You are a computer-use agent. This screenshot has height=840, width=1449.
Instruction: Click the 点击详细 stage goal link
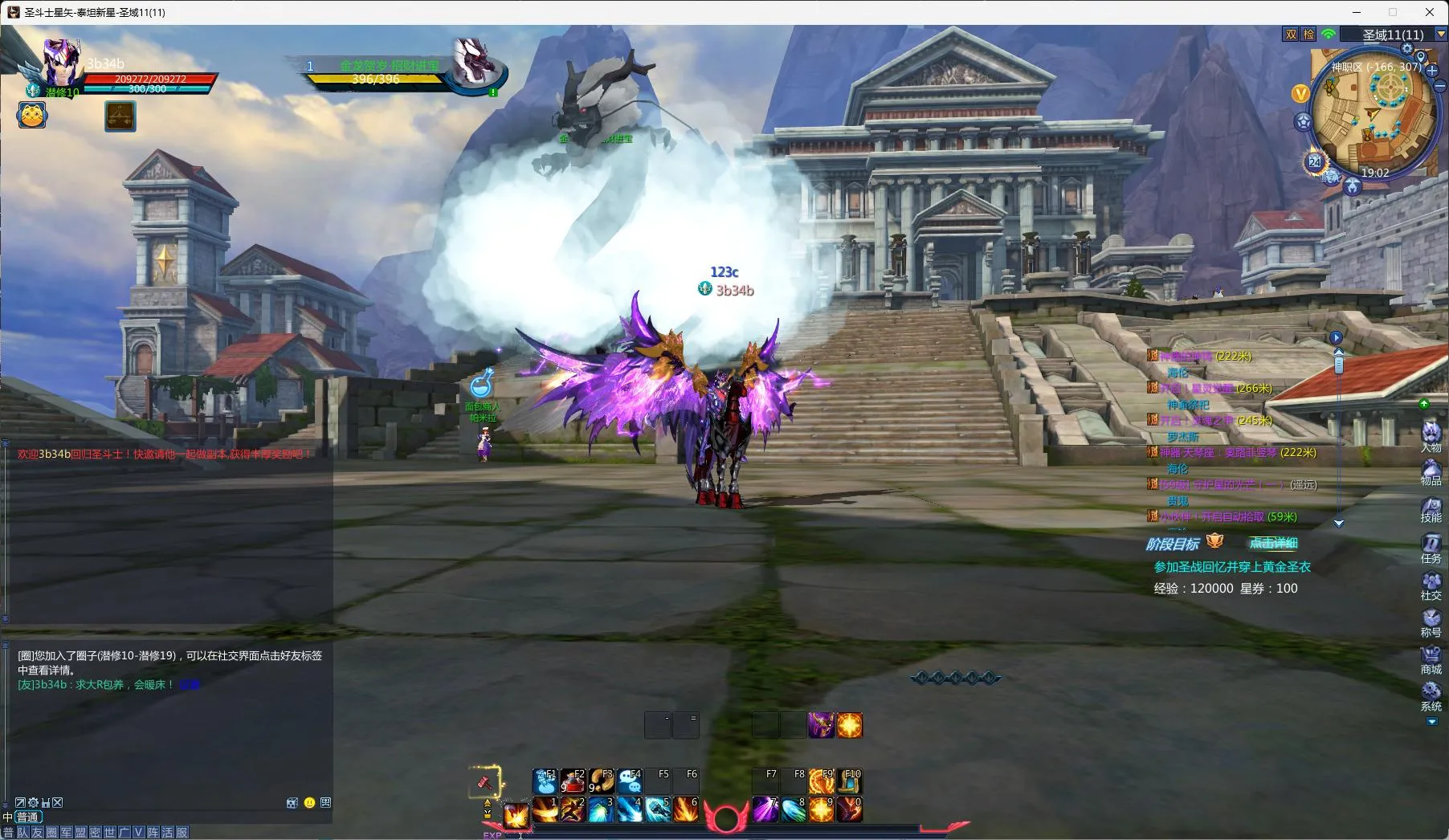(x=1273, y=543)
